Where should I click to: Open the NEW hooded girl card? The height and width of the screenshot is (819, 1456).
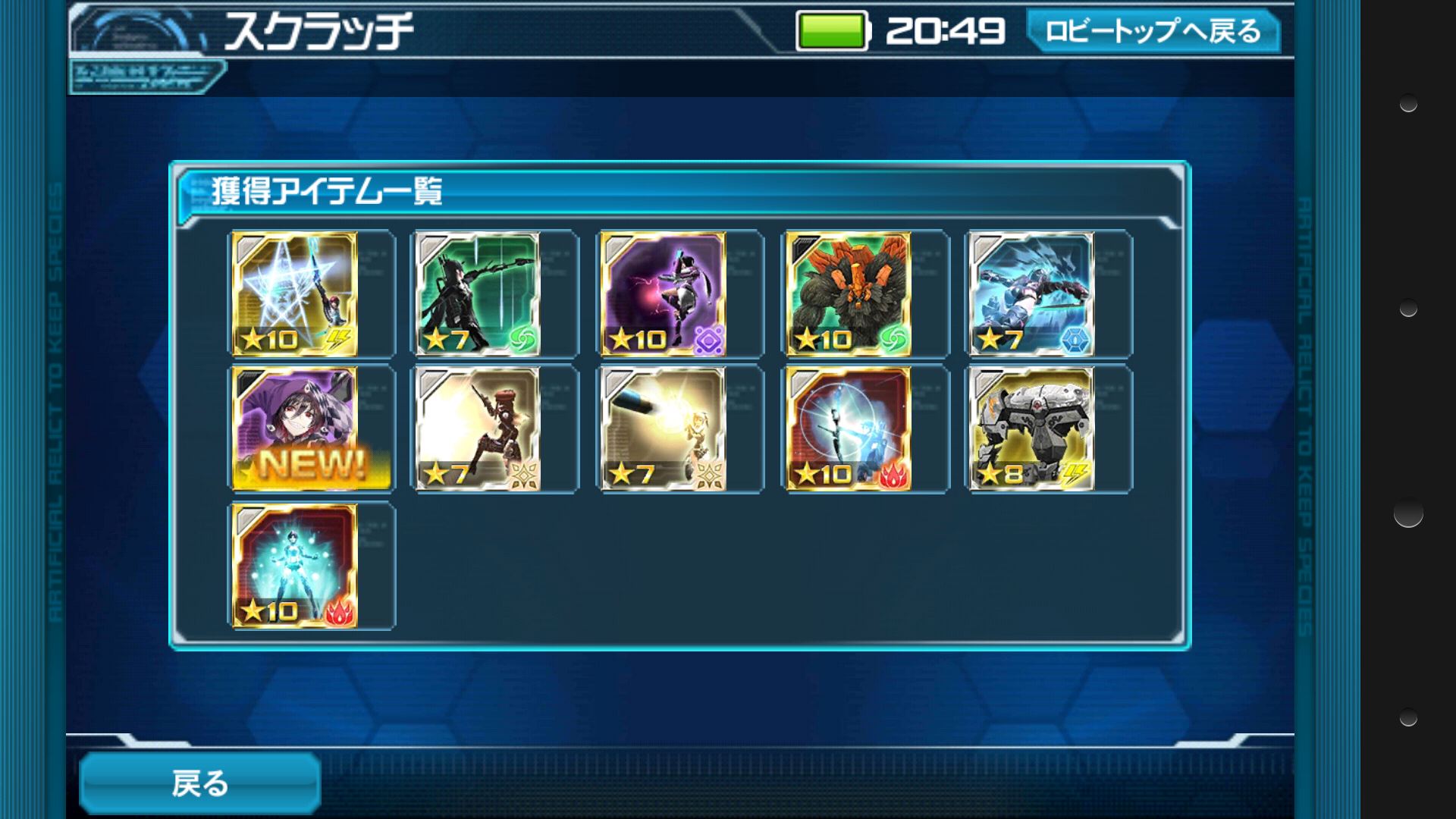point(294,429)
